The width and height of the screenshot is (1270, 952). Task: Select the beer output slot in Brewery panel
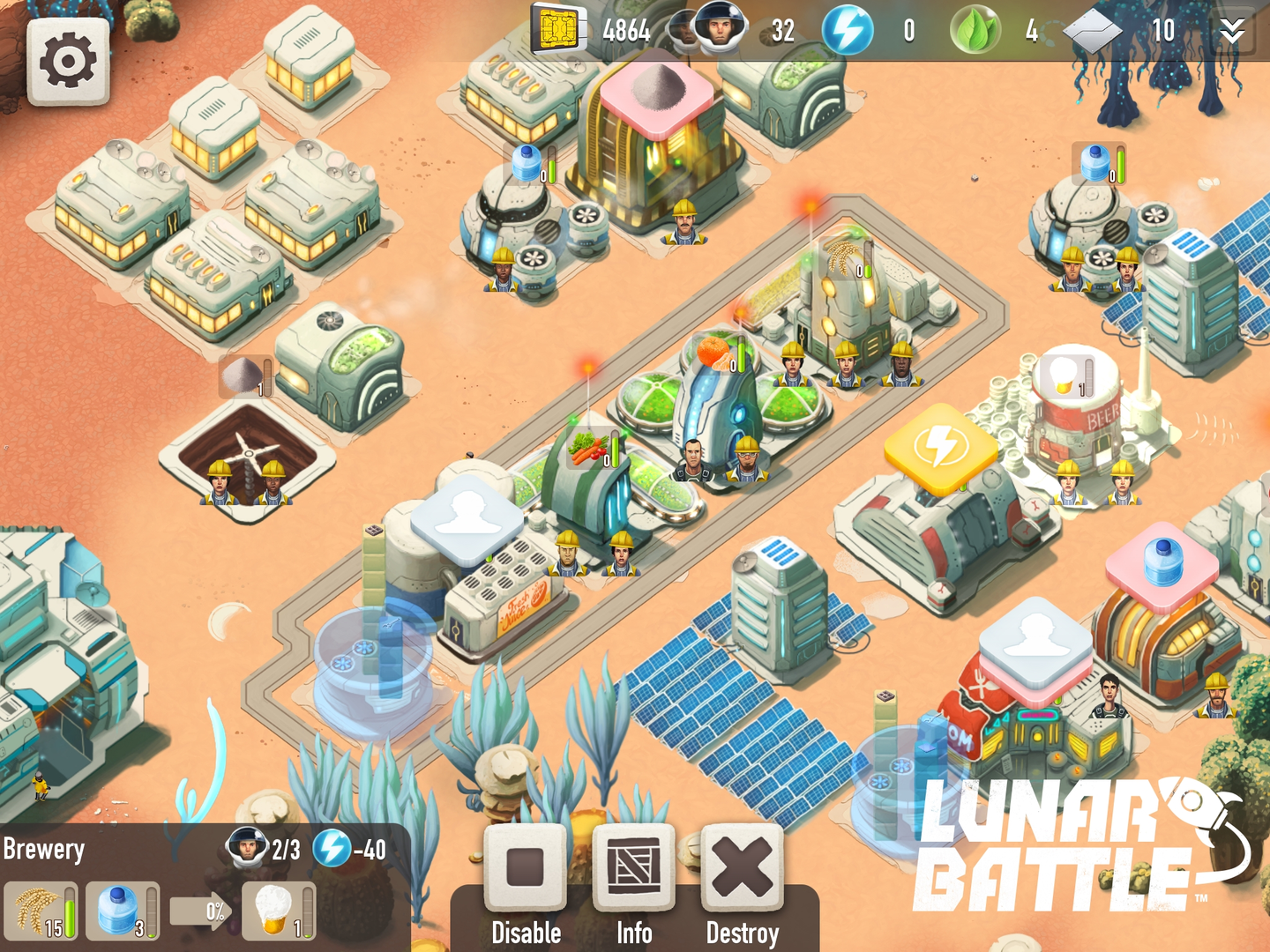[x=279, y=911]
